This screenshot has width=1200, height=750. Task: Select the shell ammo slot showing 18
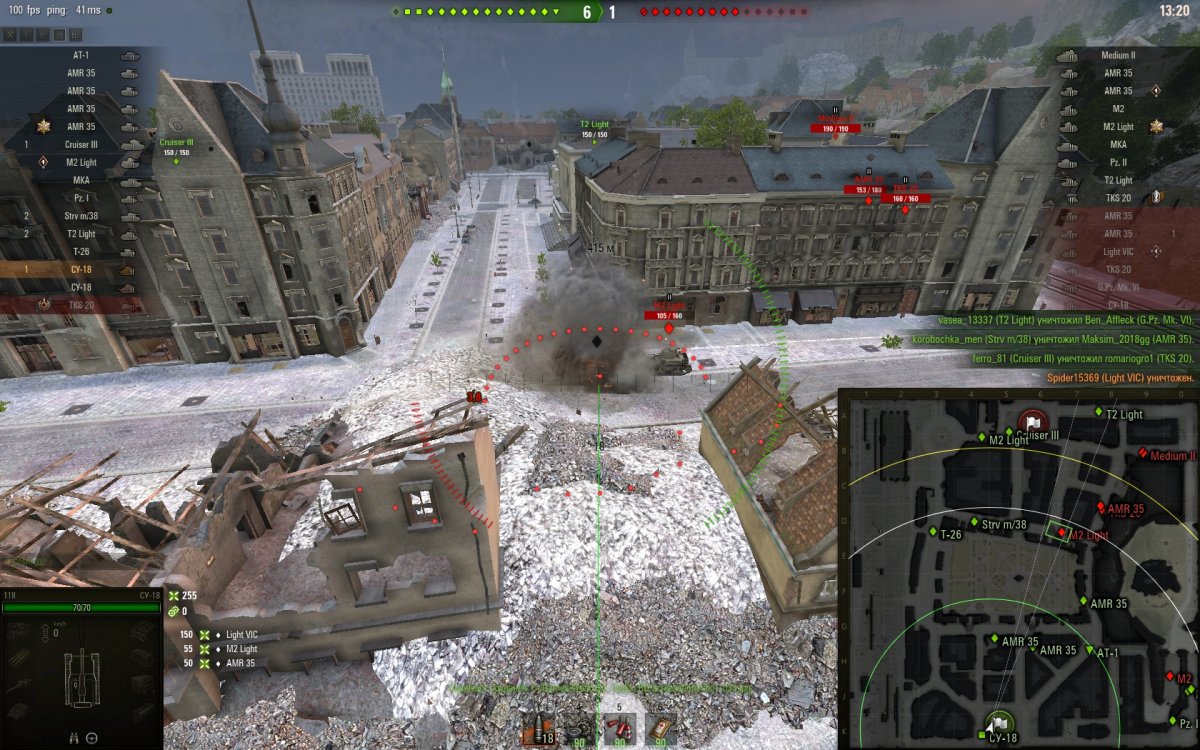pos(540,730)
